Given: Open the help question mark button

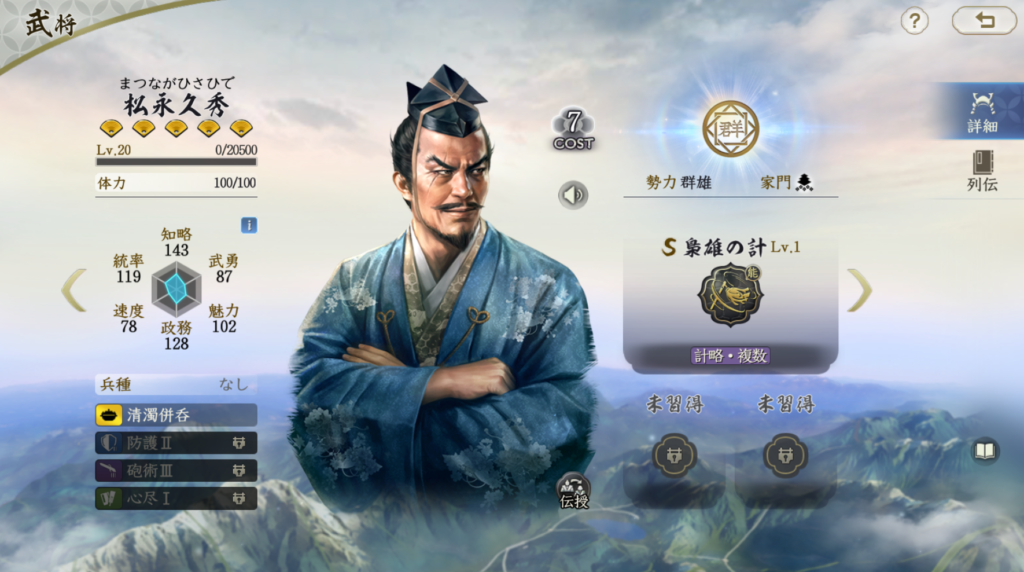Looking at the screenshot, I should coord(914,21).
